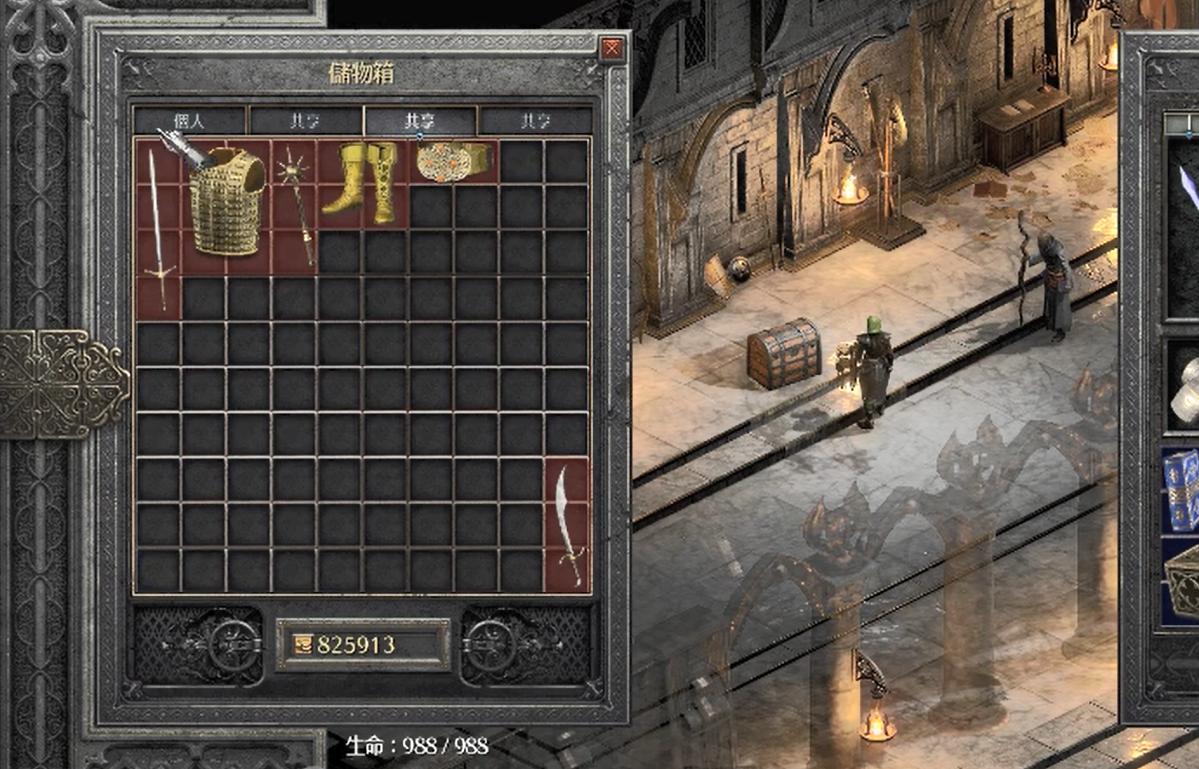Screen dimensions: 1199x769
Task: Pick up the golden boots
Action: 362,183
